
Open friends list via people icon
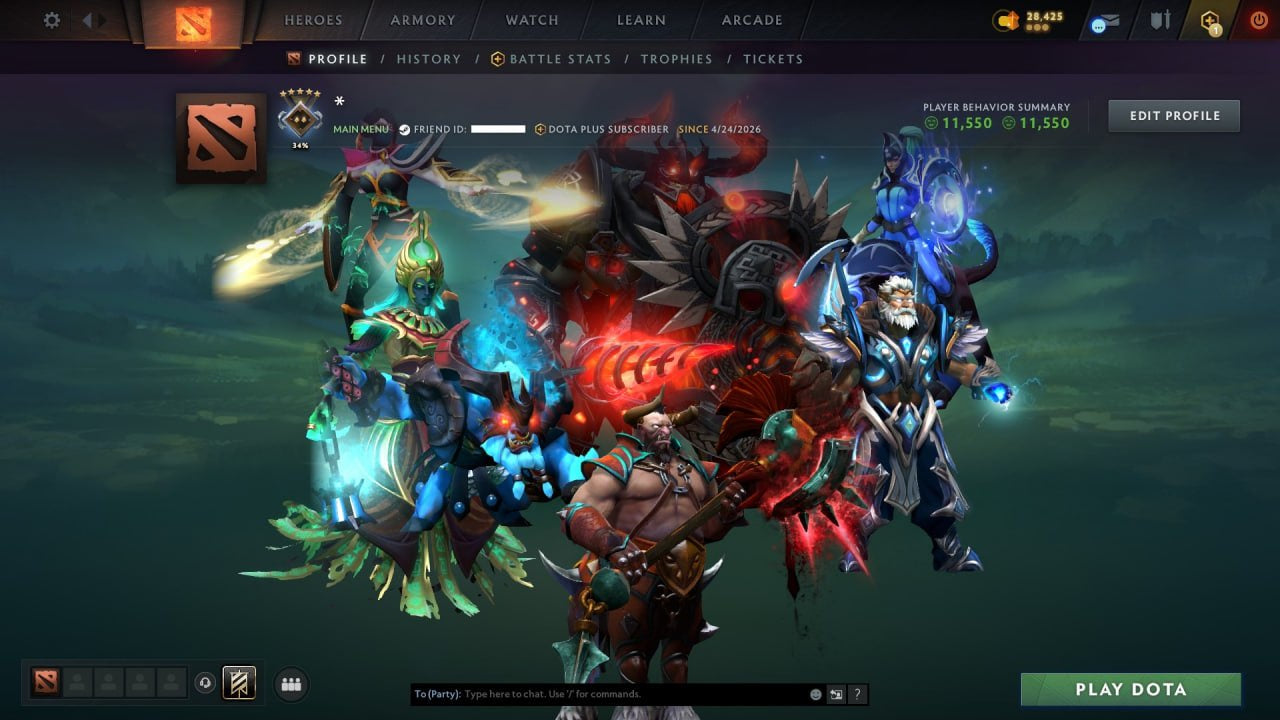click(290, 684)
